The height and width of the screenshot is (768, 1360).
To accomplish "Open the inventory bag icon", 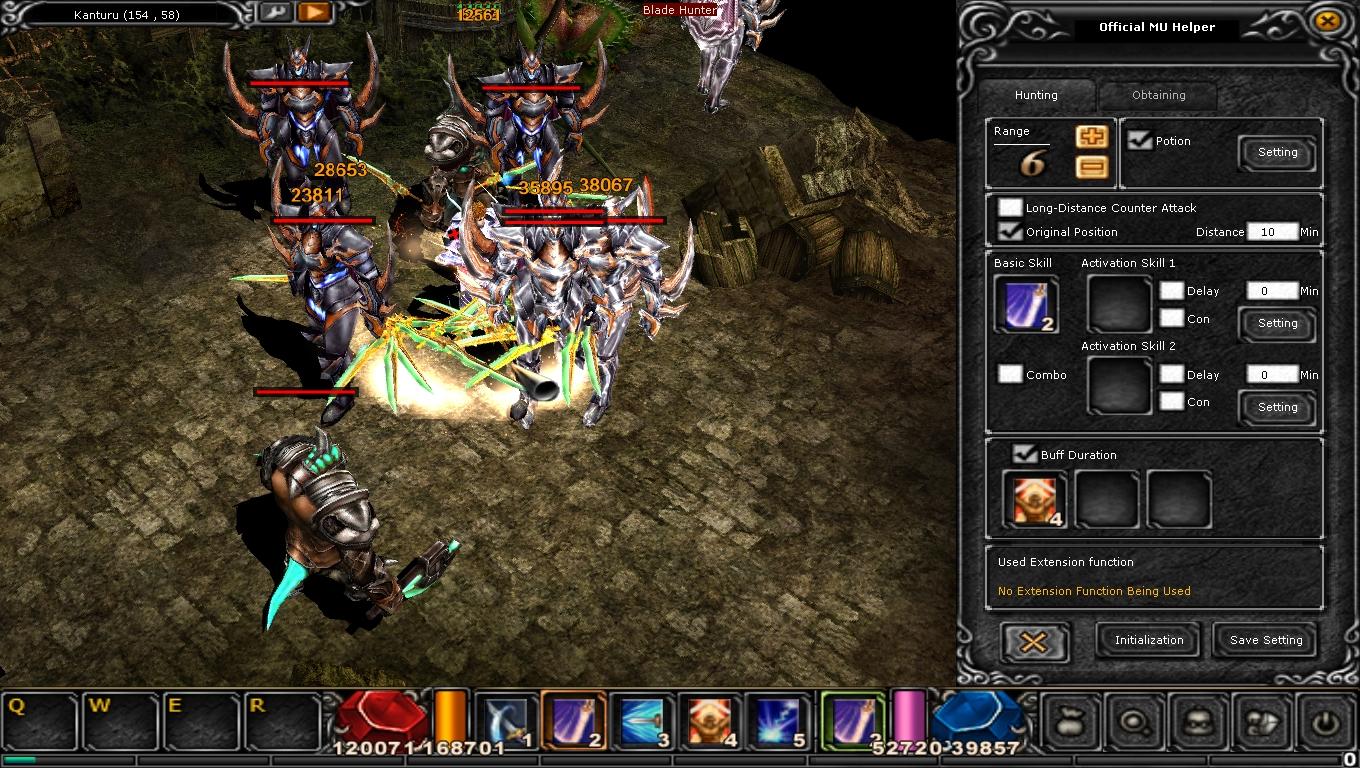I will click(x=1069, y=721).
